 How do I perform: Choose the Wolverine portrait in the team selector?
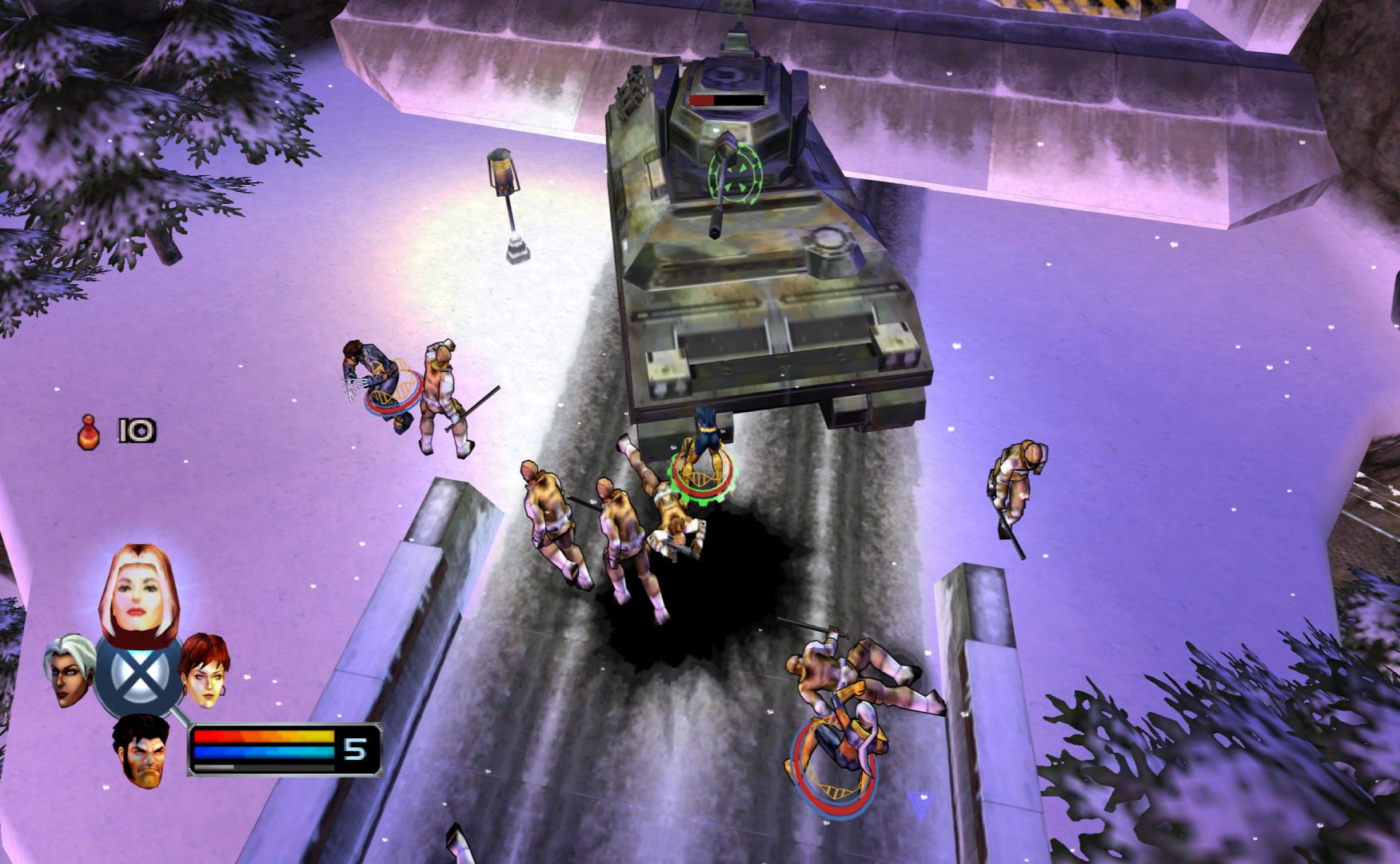(x=143, y=750)
